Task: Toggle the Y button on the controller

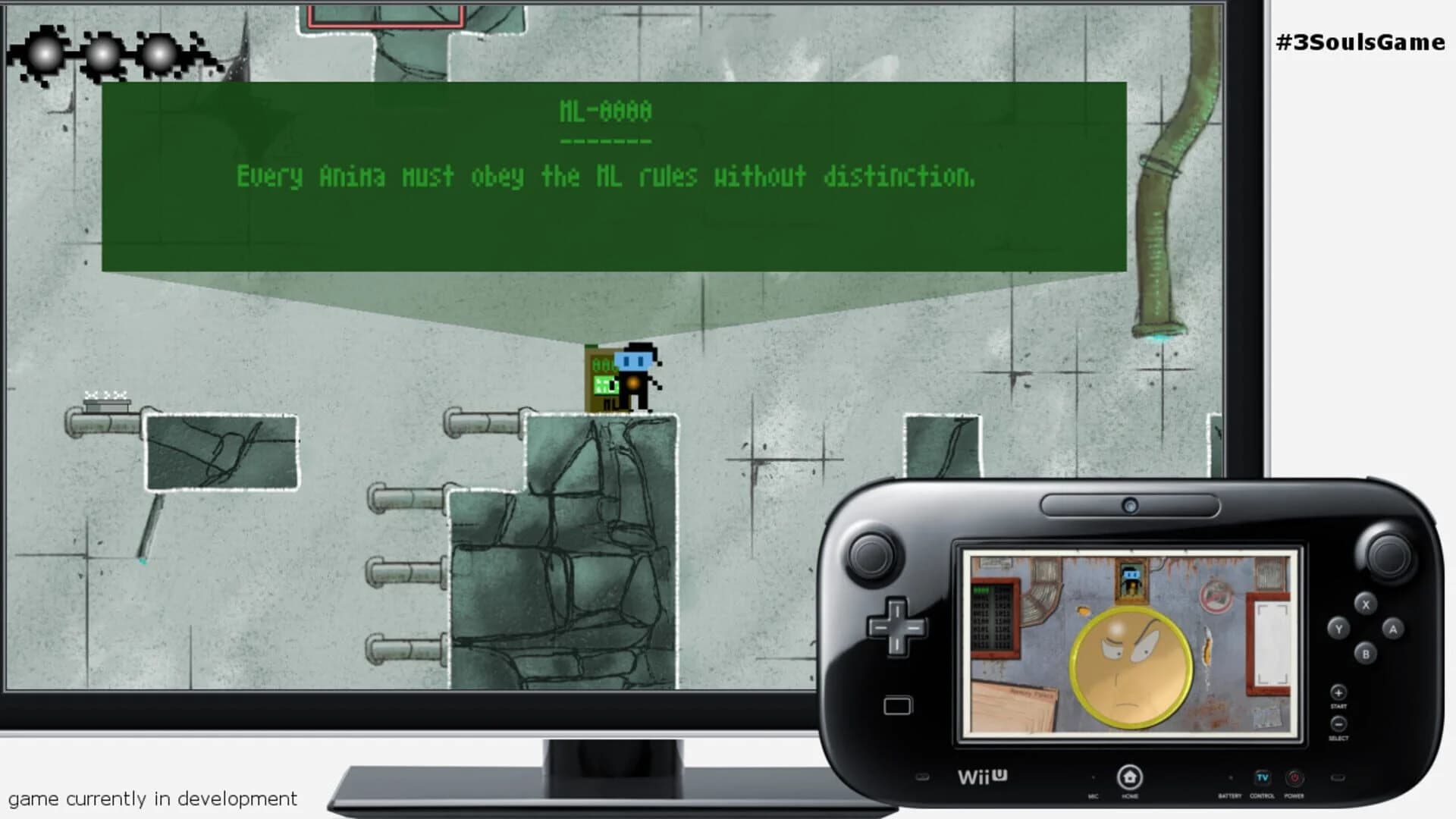Action: click(x=1339, y=628)
